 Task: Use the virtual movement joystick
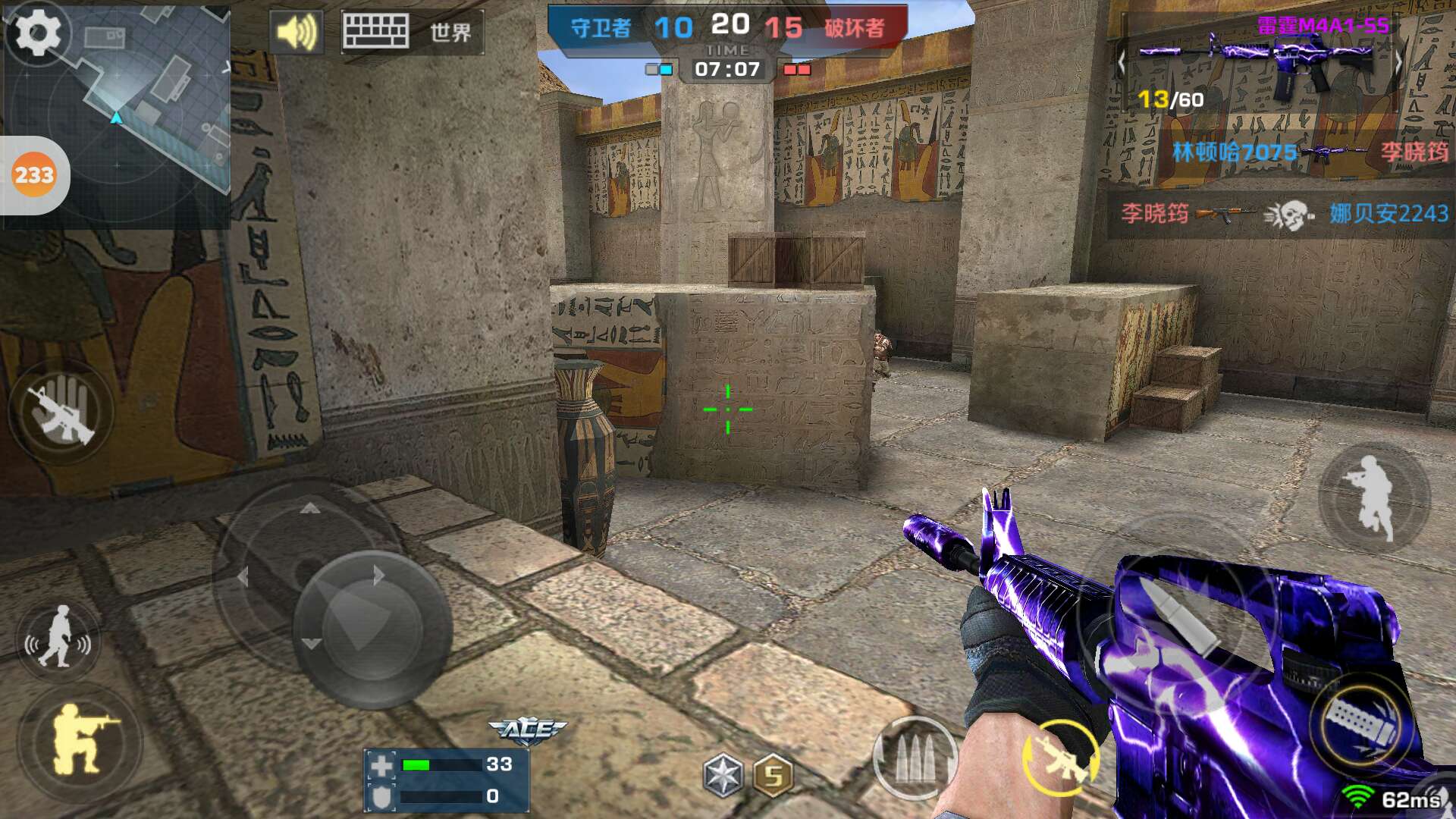(x=372, y=629)
